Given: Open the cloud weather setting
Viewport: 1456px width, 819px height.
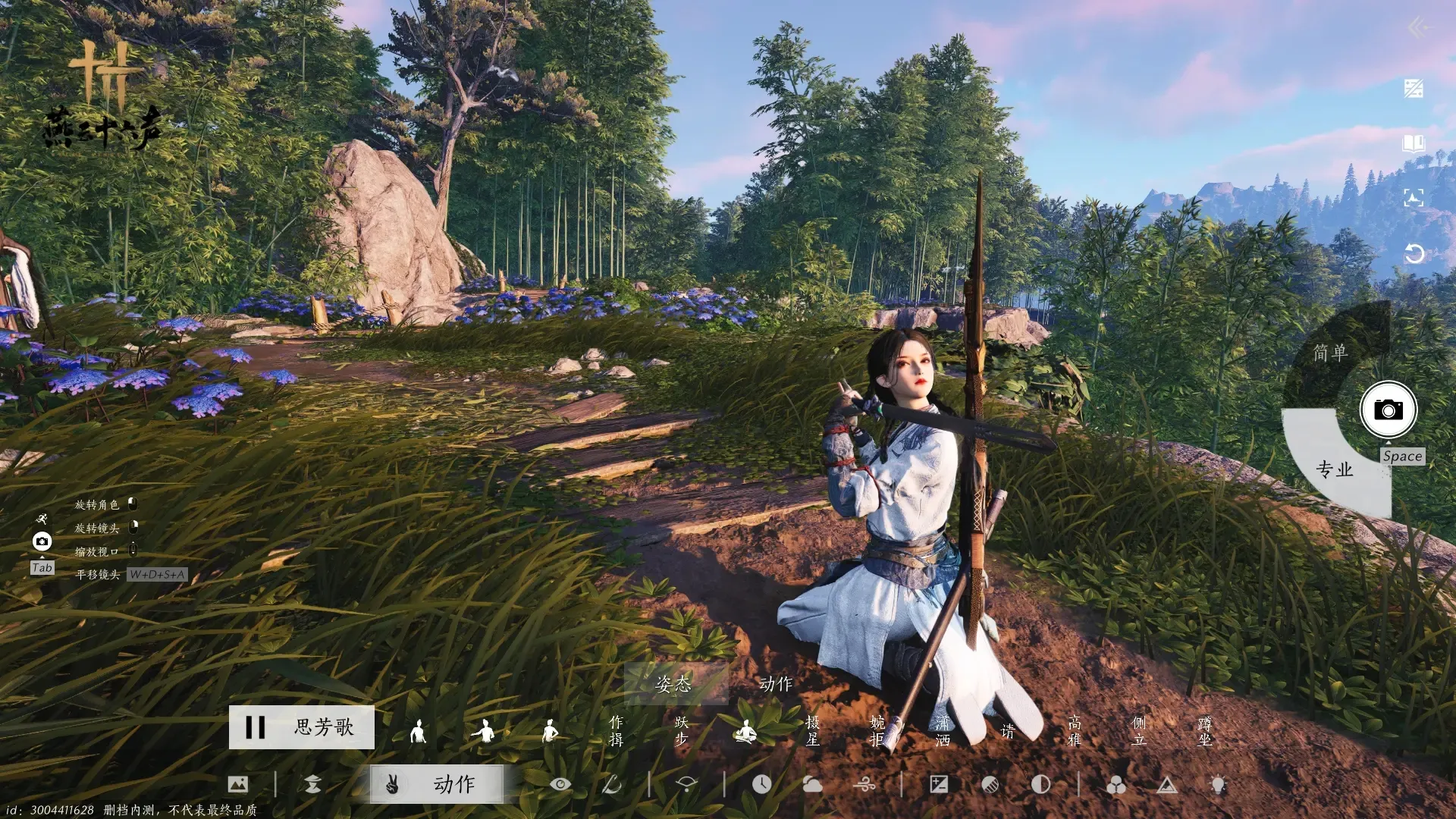Looking at the screenshot, I should pyautogui.click(x=812, y=784).
